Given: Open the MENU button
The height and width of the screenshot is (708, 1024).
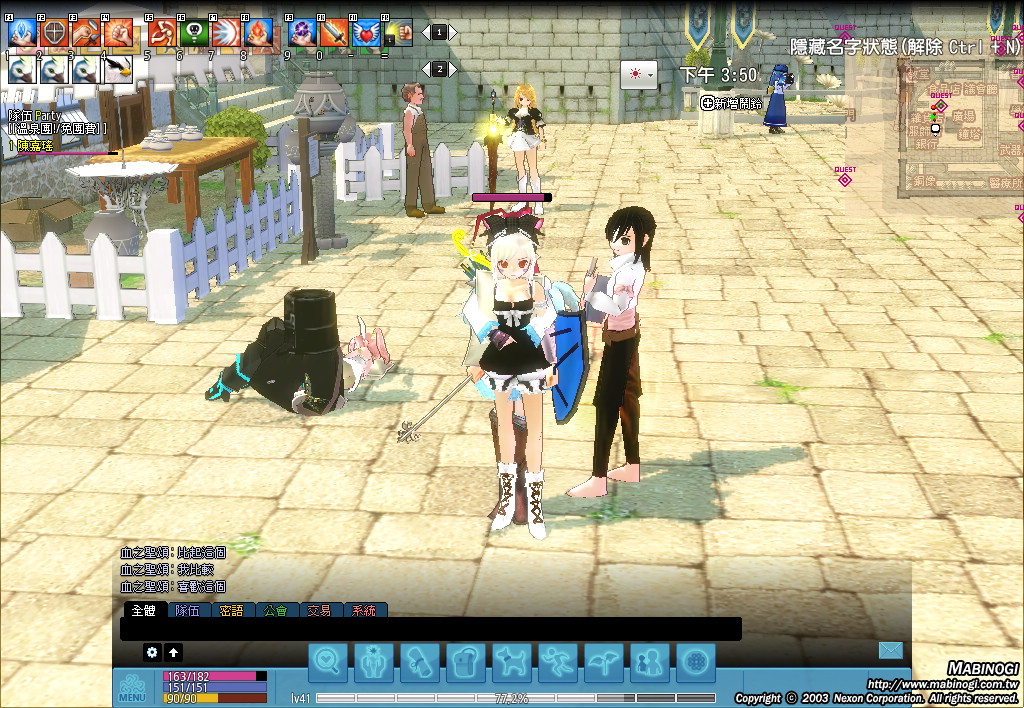Looking at the screenshot, I should 132,689.
